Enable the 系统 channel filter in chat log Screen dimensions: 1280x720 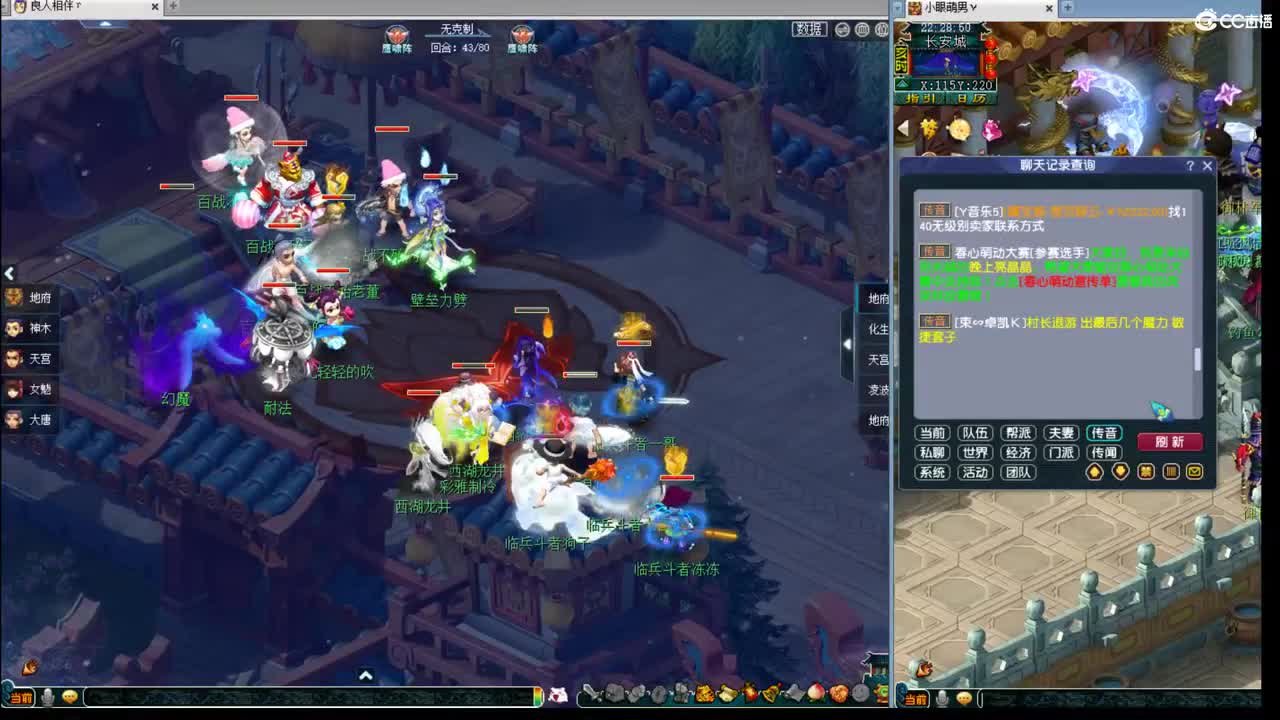click(933, 472)
